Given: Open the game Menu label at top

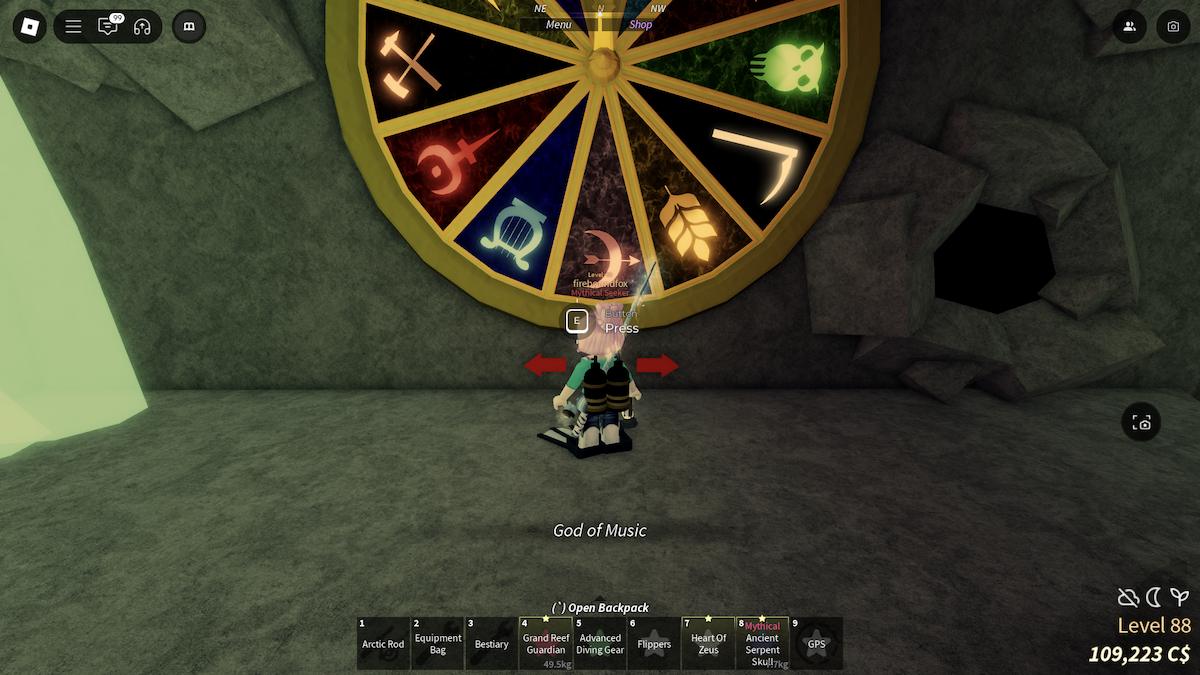Looking at the screenshot, I should coord(559,25).
